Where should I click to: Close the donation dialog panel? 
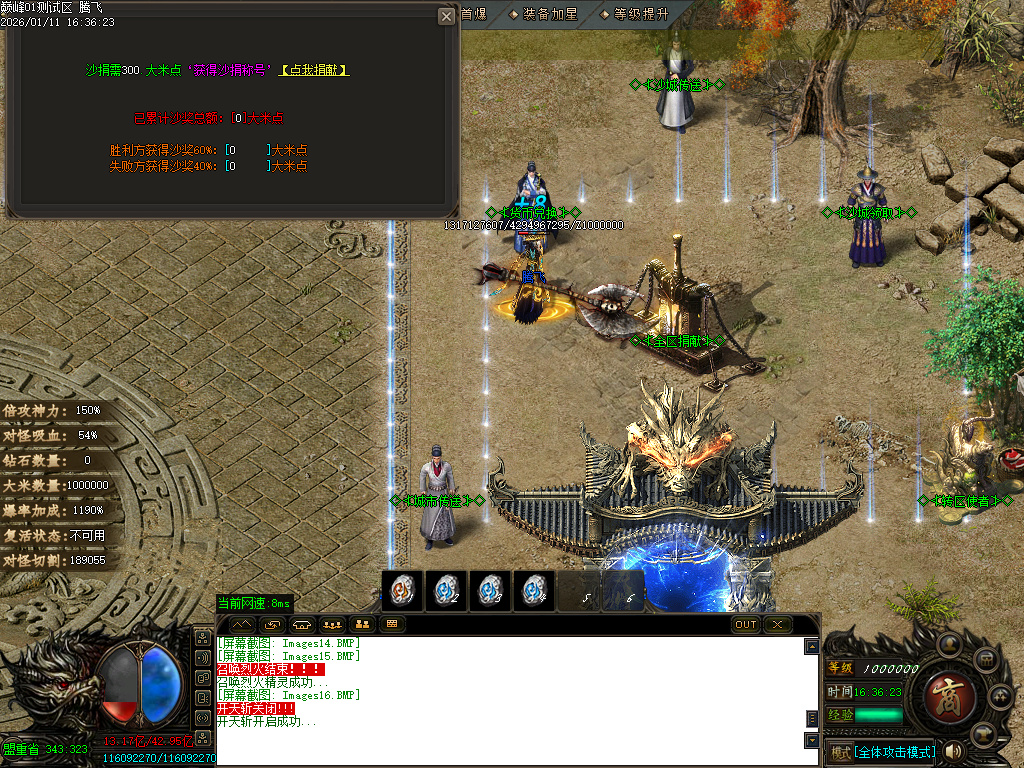pyautogui.click(x=446, y=16)
